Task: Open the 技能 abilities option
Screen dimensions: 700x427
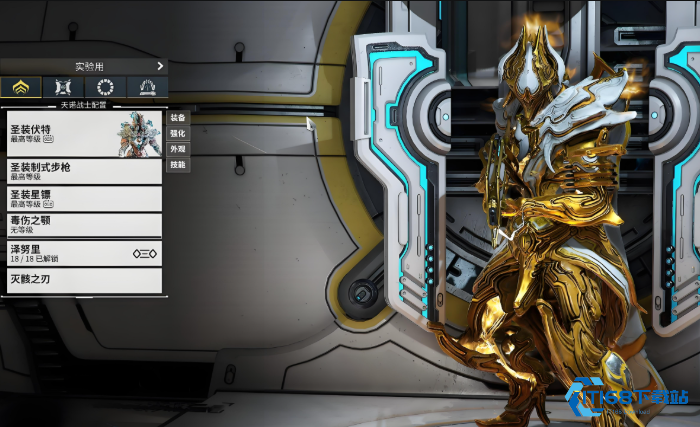Action: coord(178,164)
